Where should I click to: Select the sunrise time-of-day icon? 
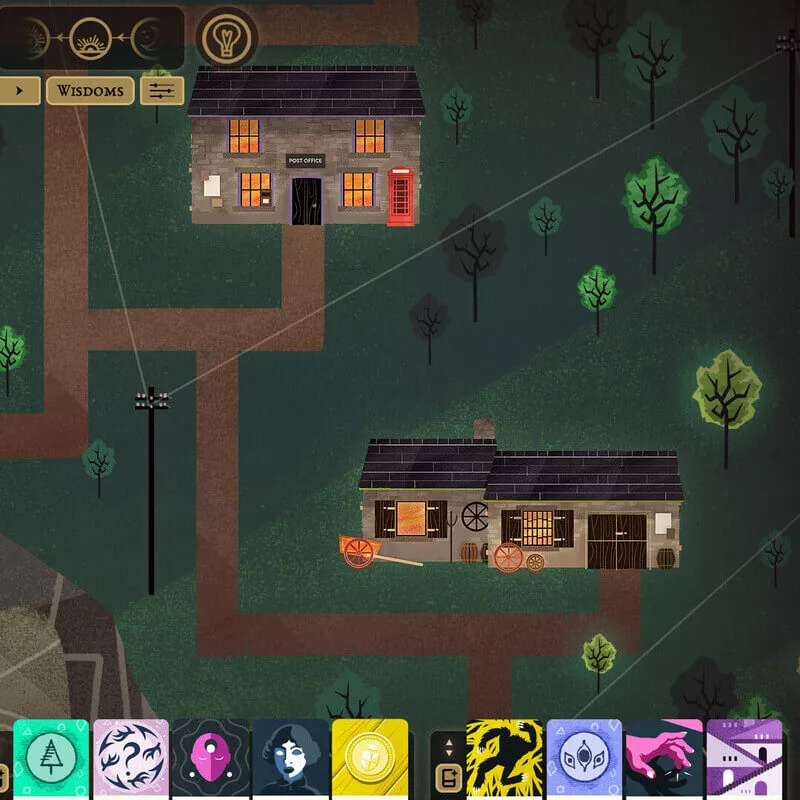click(x=92, y=38)
